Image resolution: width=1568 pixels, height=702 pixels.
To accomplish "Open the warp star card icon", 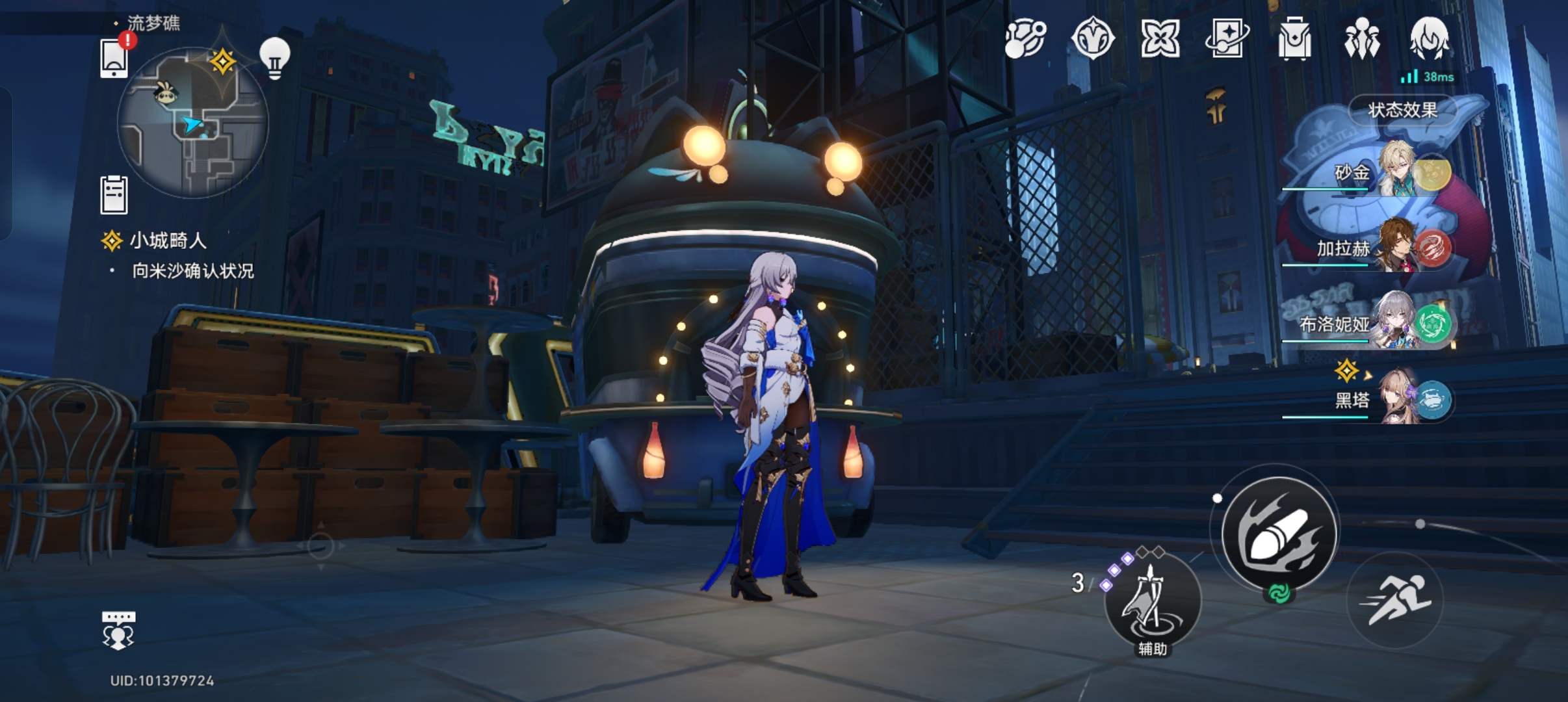I will pyautogui.click(x=1227, y=39).
